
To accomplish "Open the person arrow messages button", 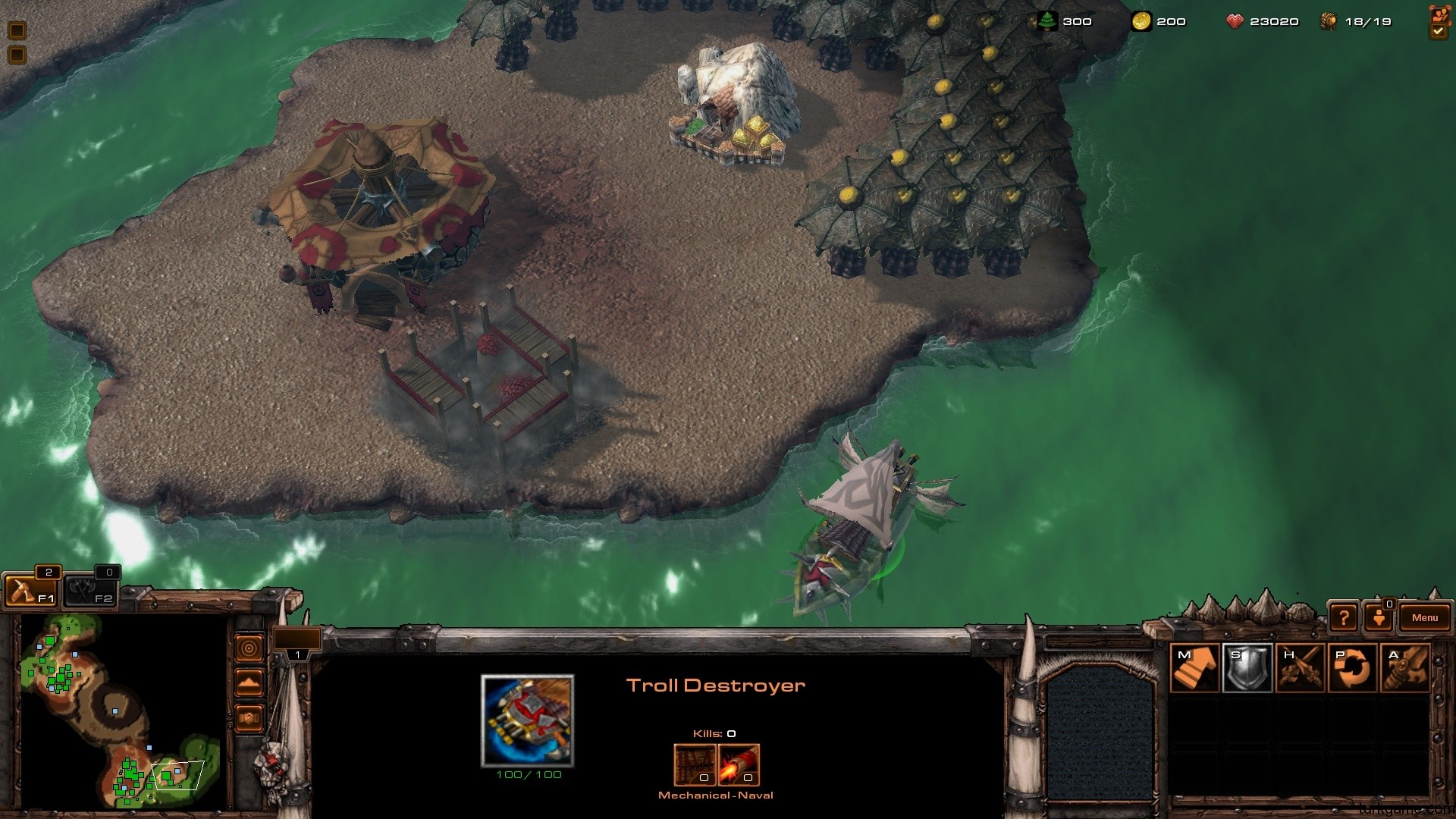I will pyautogui.click(x=1379, y=618).
